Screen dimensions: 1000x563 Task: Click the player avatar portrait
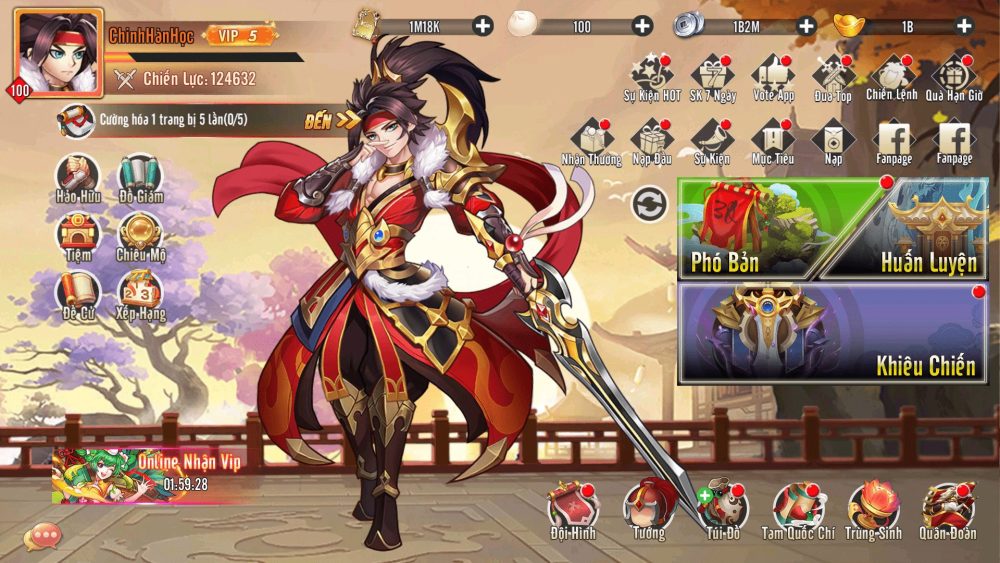[57, 52]
